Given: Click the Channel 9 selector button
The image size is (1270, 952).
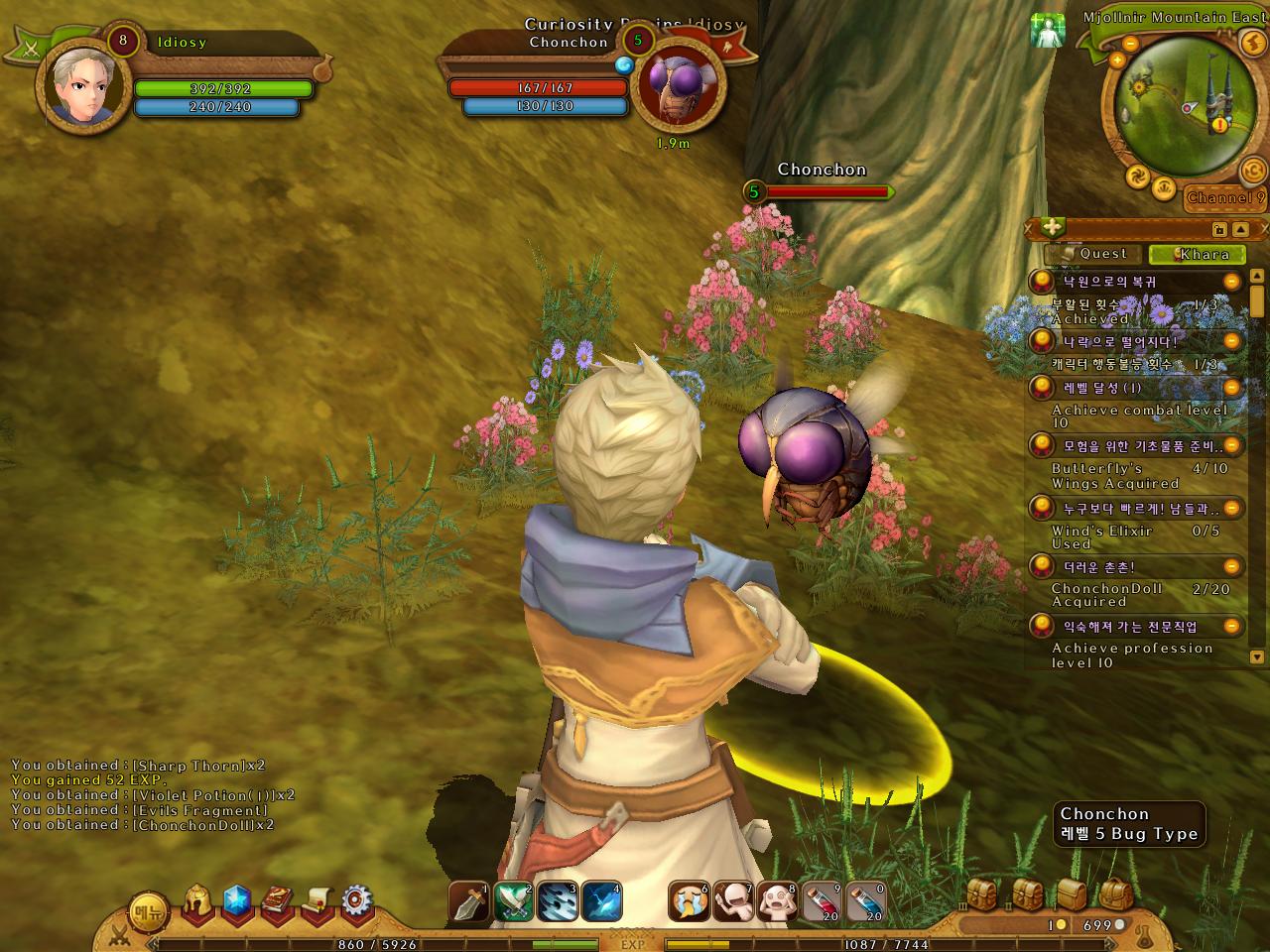Looking at the screenshot, I should coord(1226,197).
